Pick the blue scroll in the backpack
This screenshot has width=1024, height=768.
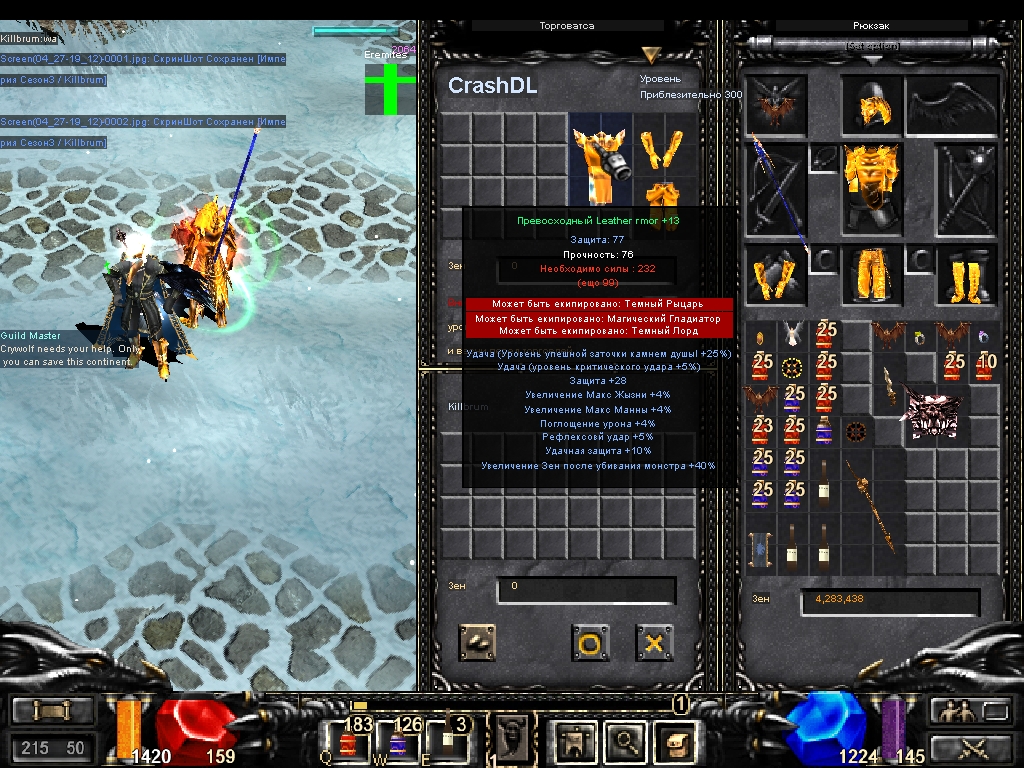(x=762, y=549)
